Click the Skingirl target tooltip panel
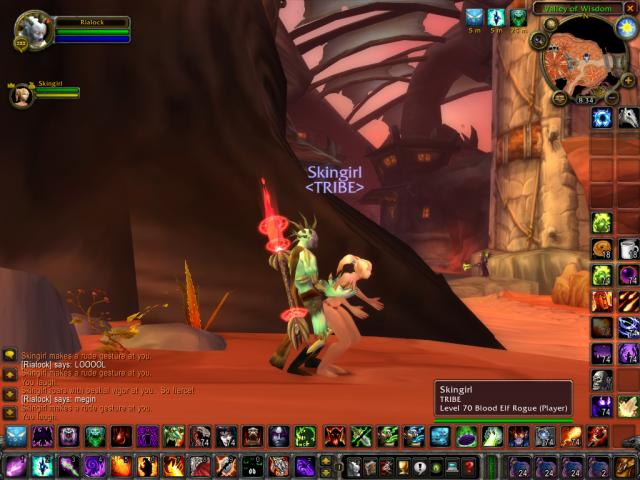 coord(503,398)
